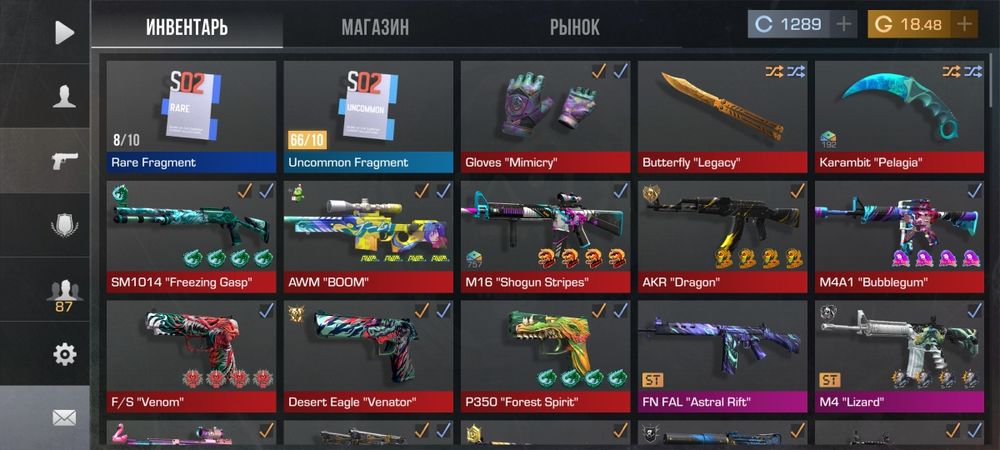
Task: Show the friends list icon
Action: click(64, 291)
